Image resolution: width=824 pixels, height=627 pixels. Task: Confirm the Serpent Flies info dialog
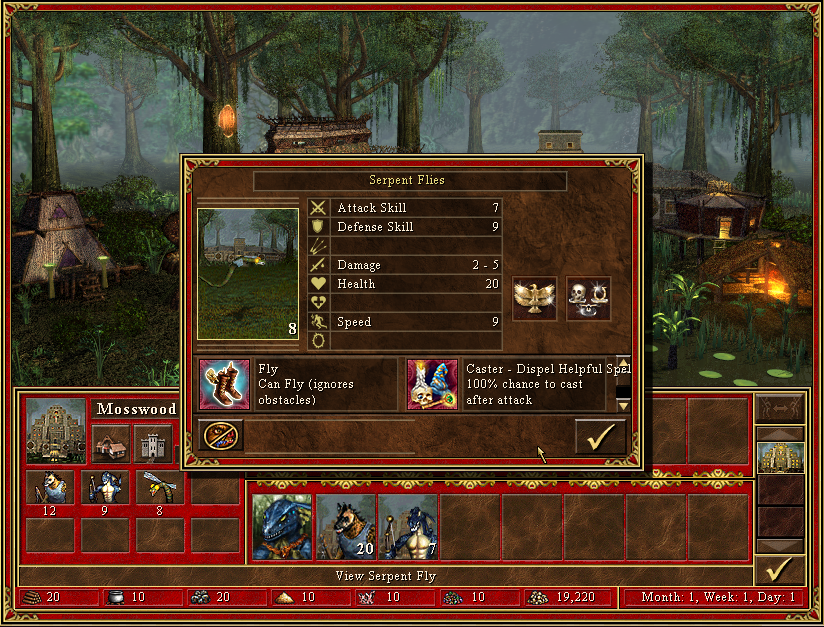coord(600,437)
